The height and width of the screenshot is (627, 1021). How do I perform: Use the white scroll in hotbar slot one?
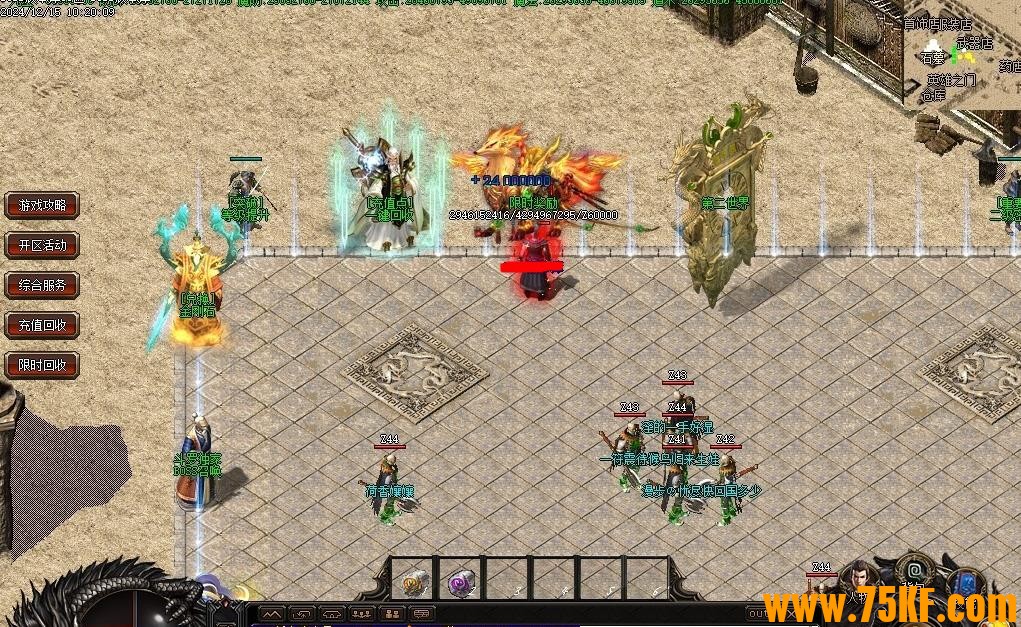click(413, 581)
